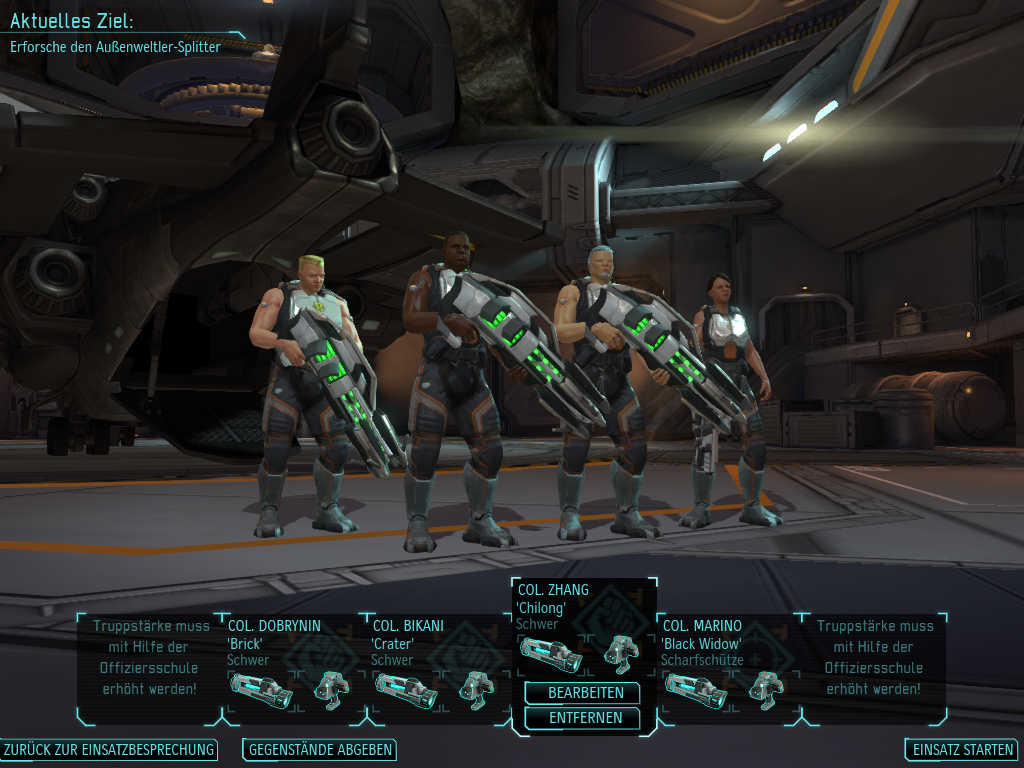Viewport: 1024px width, 768px height.
Task: Click the Gegenstände Abgeben button
Action: [x=320, y=750]
